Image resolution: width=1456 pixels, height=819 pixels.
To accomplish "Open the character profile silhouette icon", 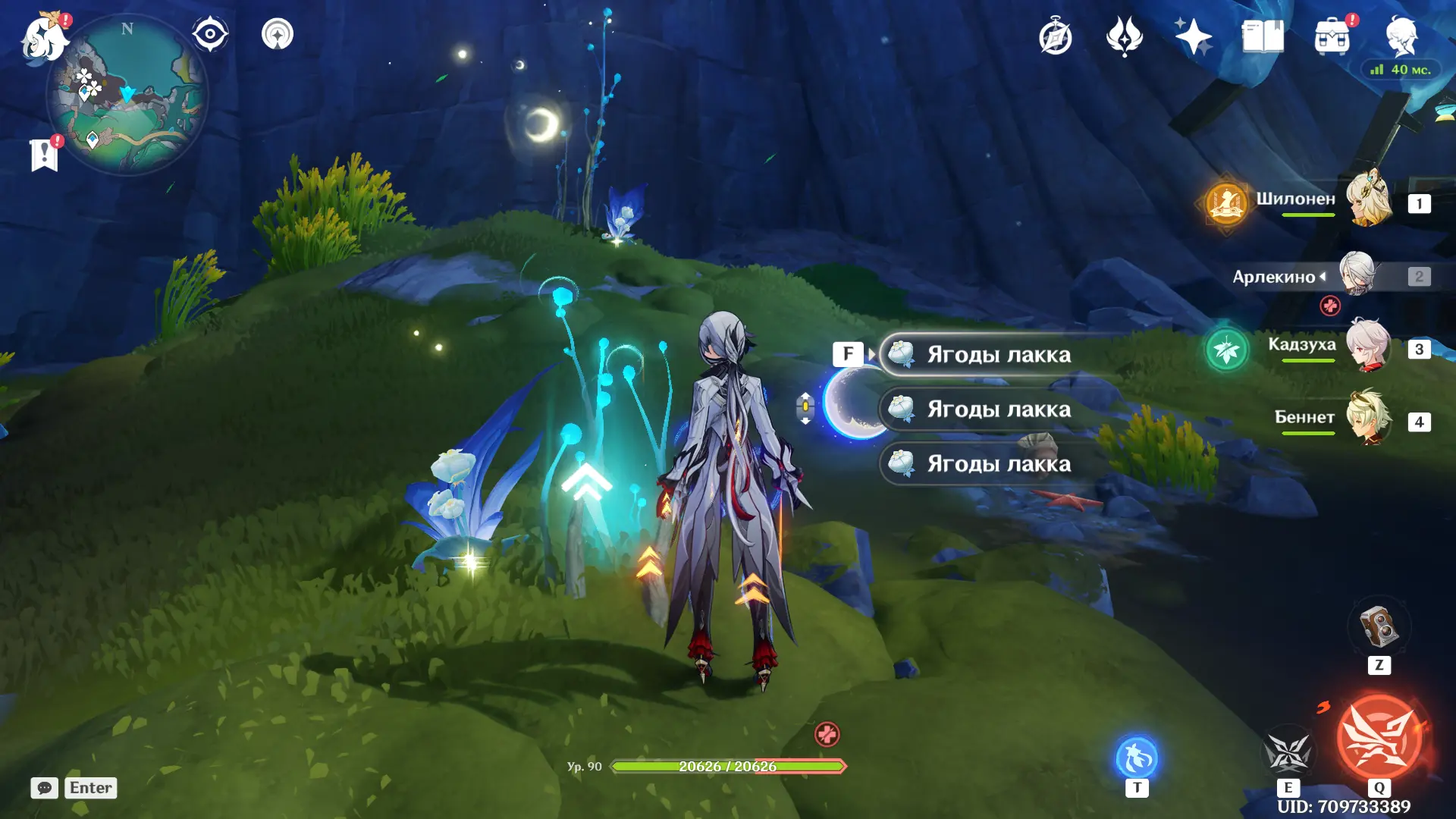I will click(1401, 36).
